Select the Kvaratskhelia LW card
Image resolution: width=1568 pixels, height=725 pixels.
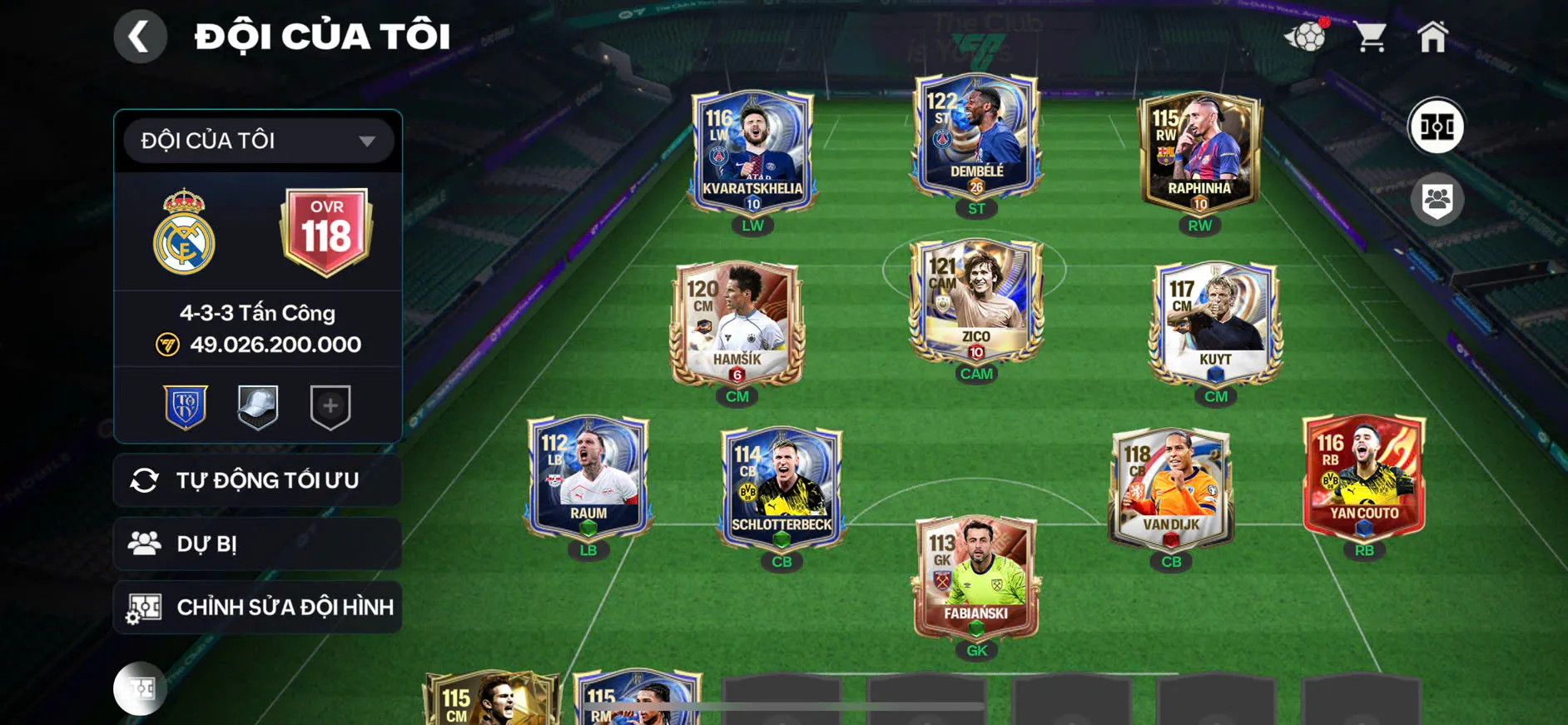click(752, 150)
